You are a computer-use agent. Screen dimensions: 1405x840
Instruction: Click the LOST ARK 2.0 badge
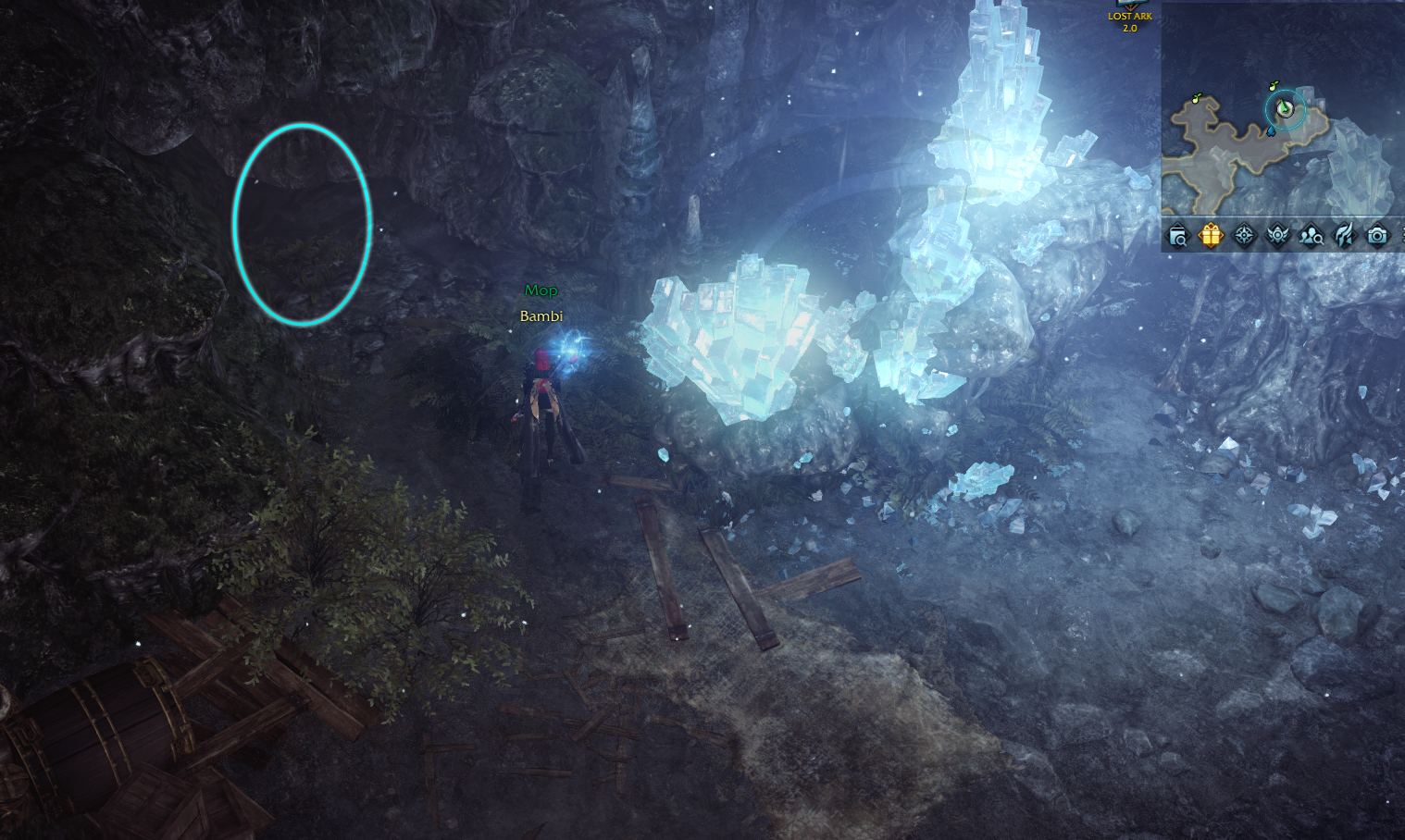click(1130, 19)
